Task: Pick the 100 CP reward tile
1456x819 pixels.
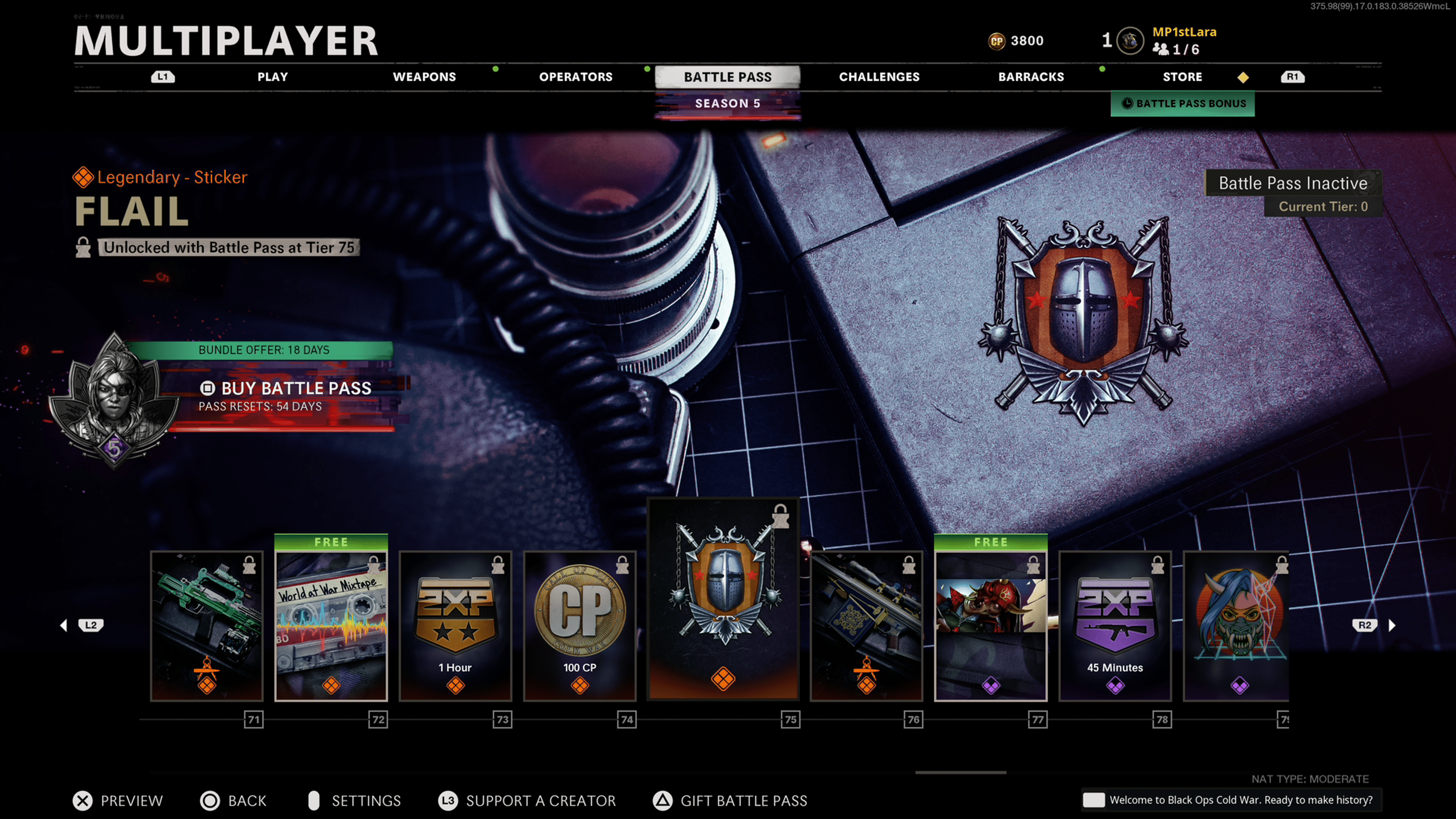Action: 580,626
